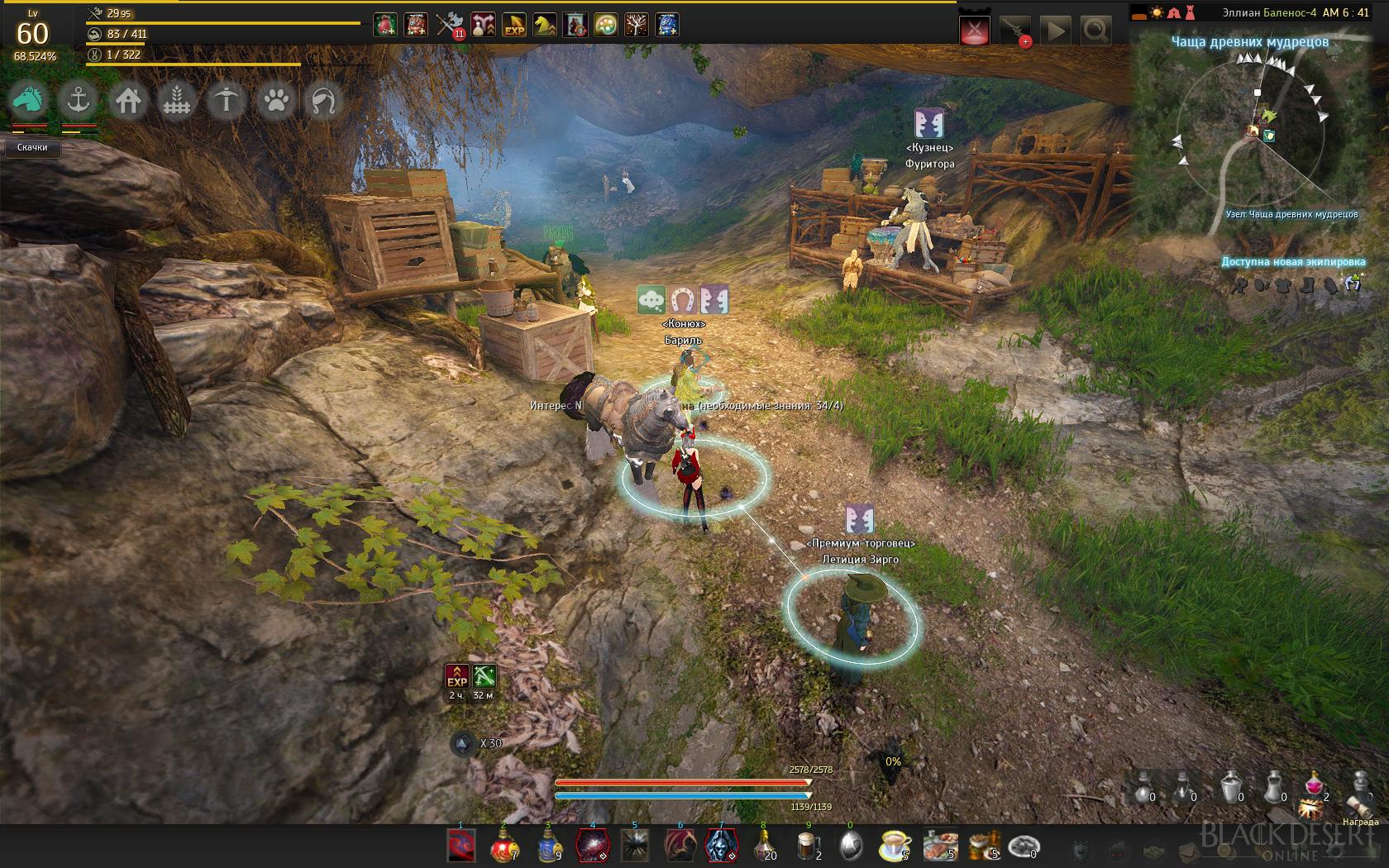Screen dimensions: 1389x868
Task: Open the magnifying glass search button
Action: tap(1095, 31)
